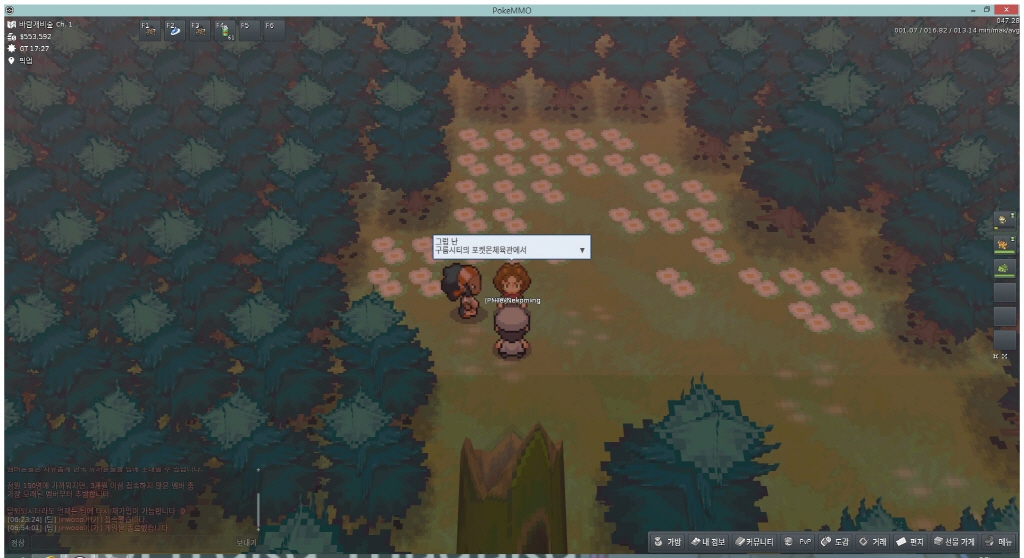This screenshot has height=558, width=1024.
Task: Open the PvP menu
Action: 799,541
